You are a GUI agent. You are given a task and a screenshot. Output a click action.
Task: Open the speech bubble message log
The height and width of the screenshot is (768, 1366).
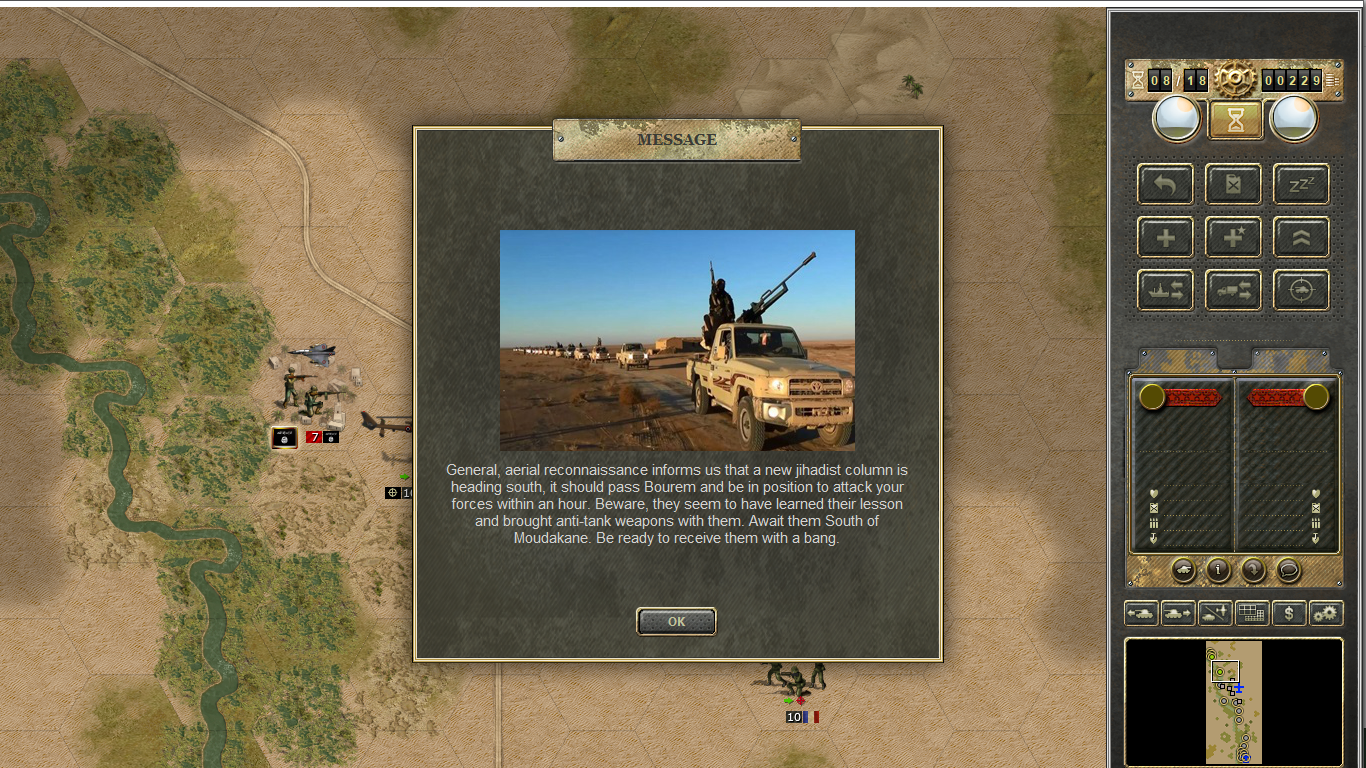1289,570
